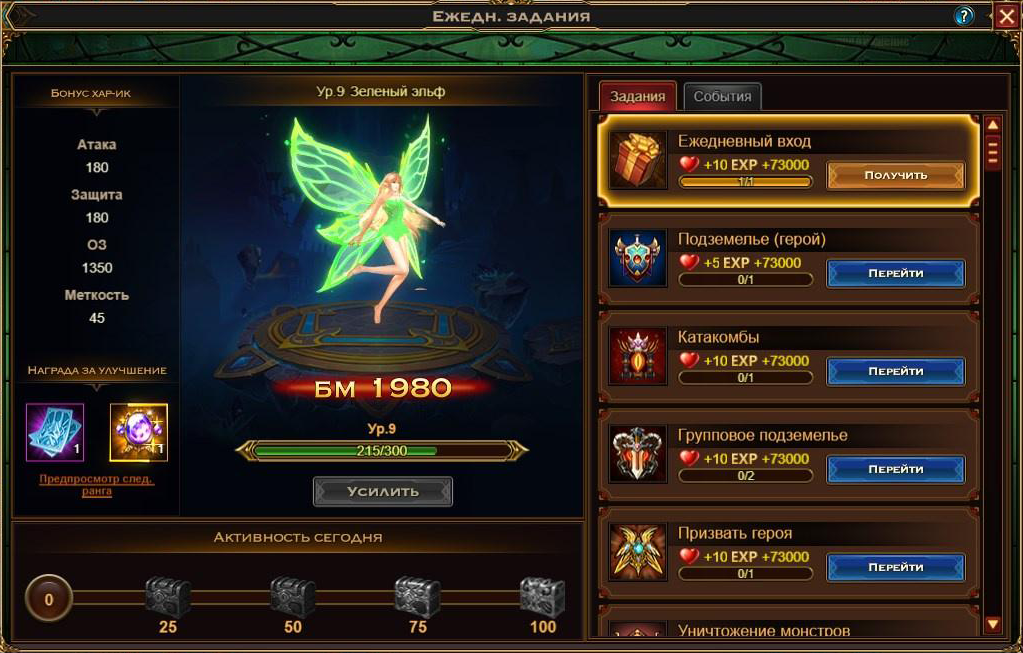1023x653 pixels.
Task: Open Групповое подземелье via Перейти
Action: coord(895,469)
